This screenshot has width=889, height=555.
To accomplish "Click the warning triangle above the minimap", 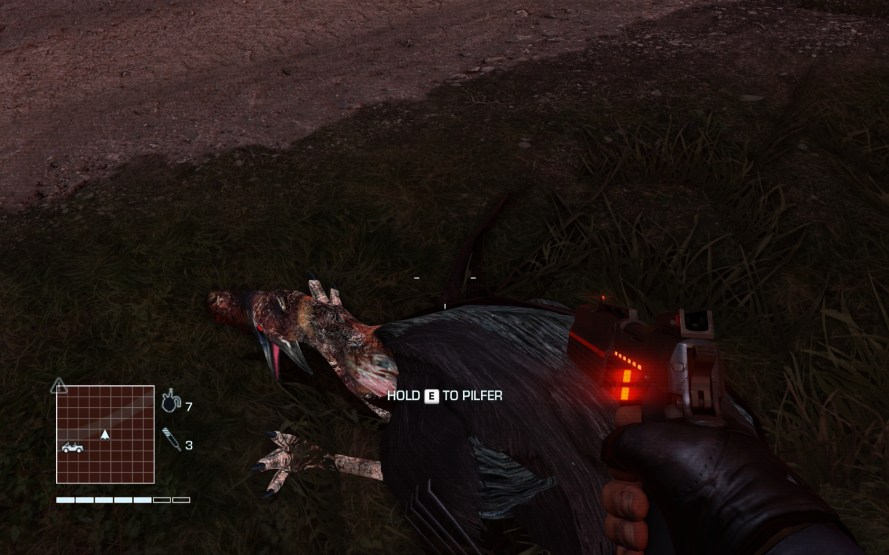I will pyautogui.click(x=59, y=385).
